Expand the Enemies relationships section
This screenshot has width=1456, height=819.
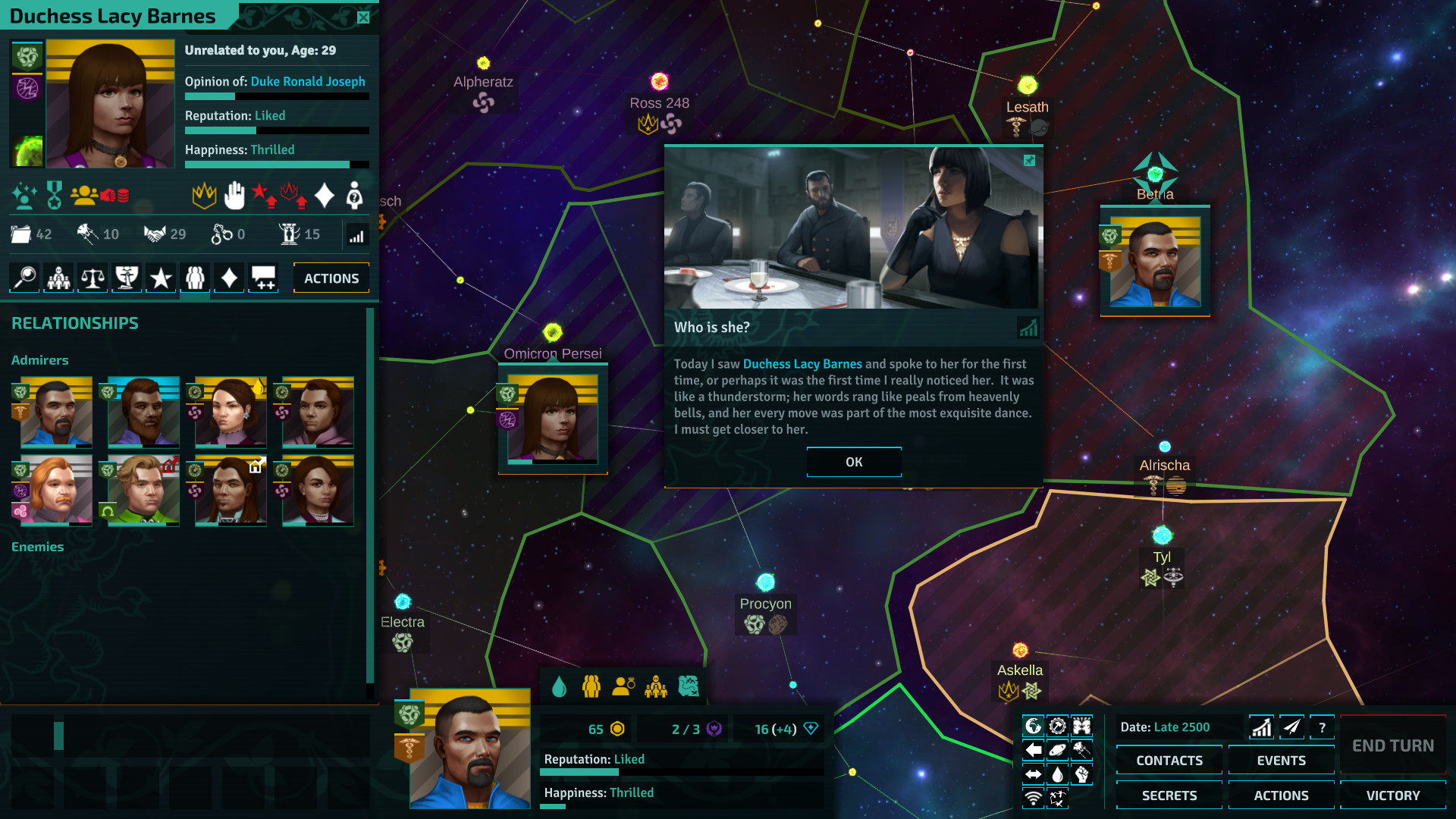[x=38, y=546]
